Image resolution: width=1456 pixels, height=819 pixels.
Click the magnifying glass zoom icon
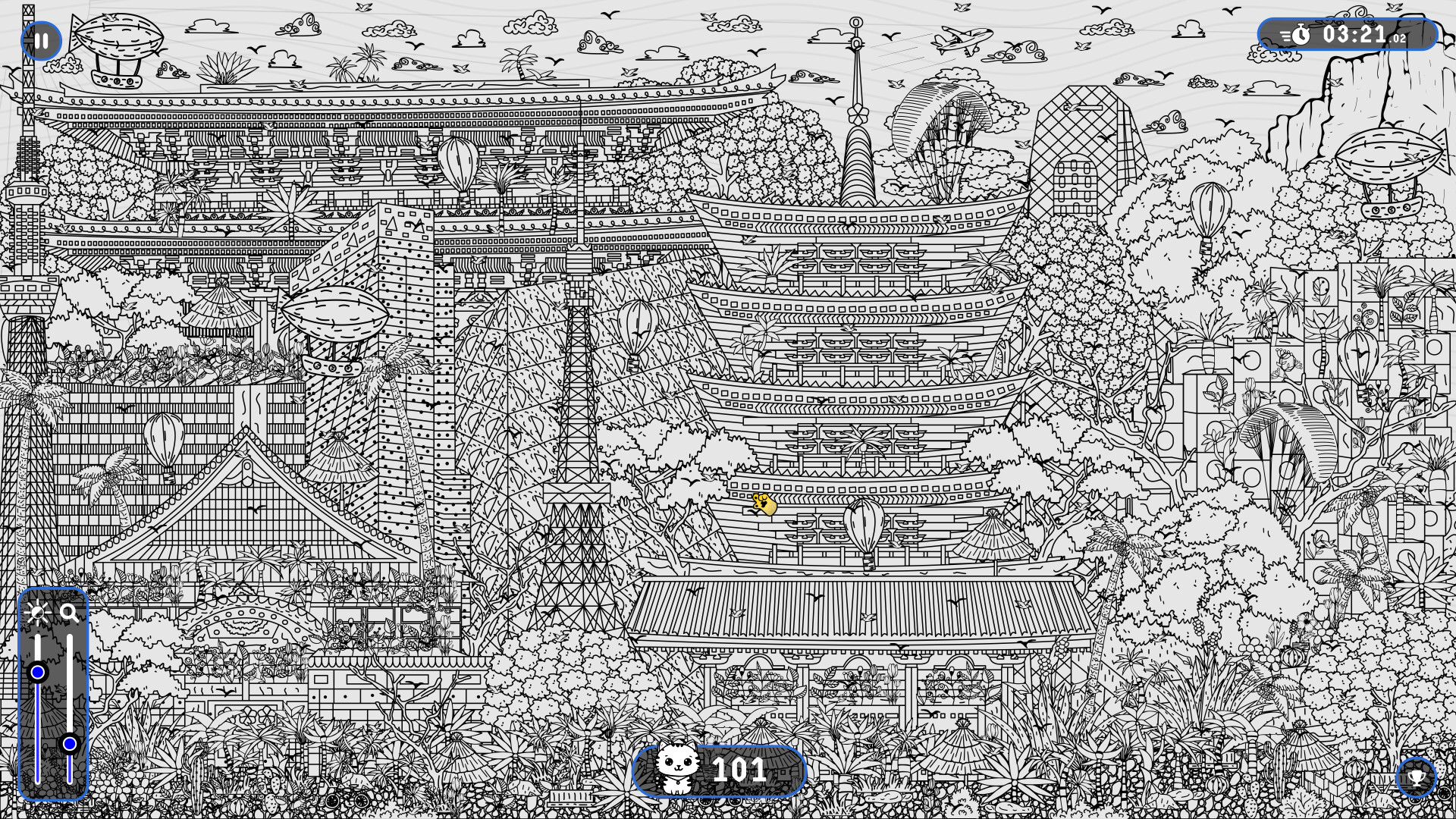click(70, 613)
